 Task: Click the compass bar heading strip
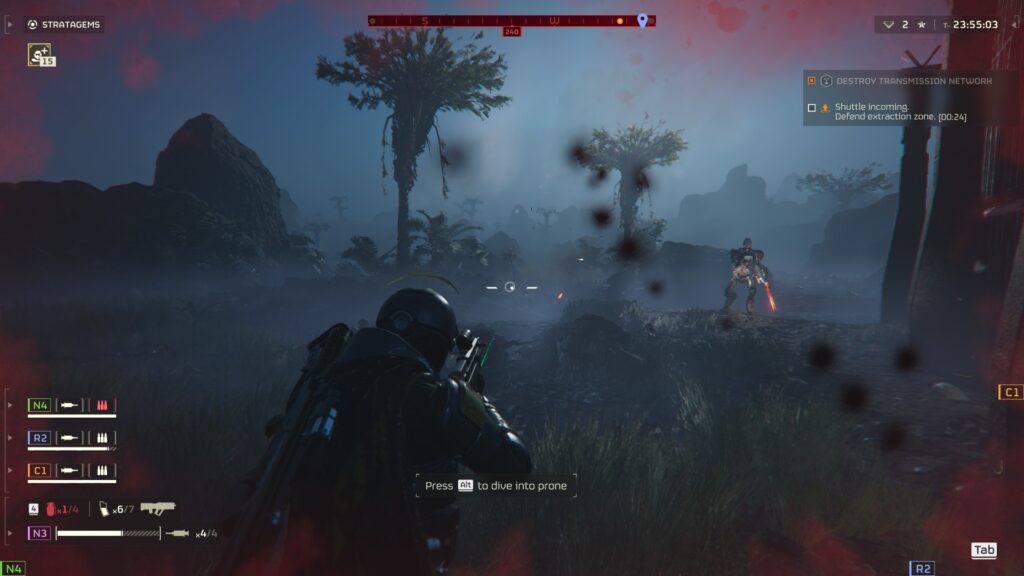tap(510, 20)
